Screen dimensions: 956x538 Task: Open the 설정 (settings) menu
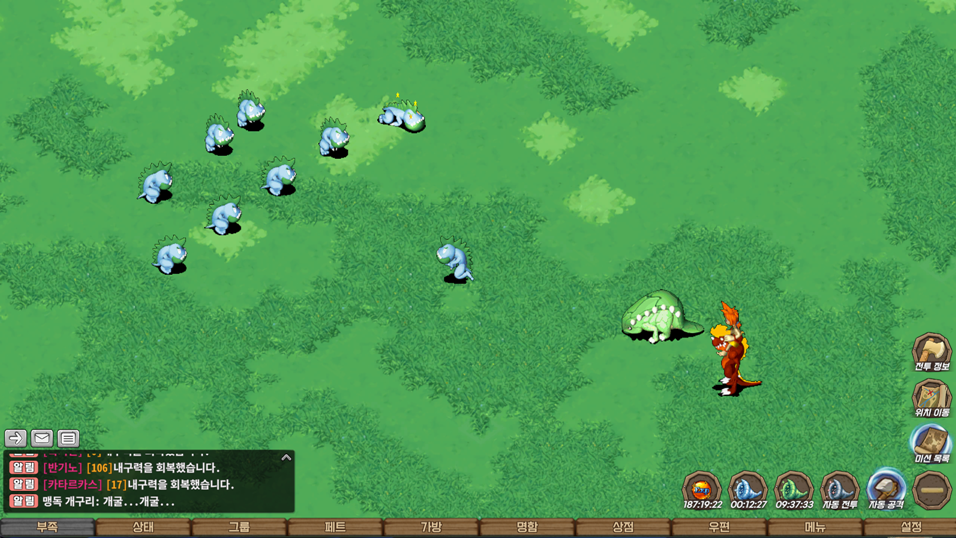[911, 527]
